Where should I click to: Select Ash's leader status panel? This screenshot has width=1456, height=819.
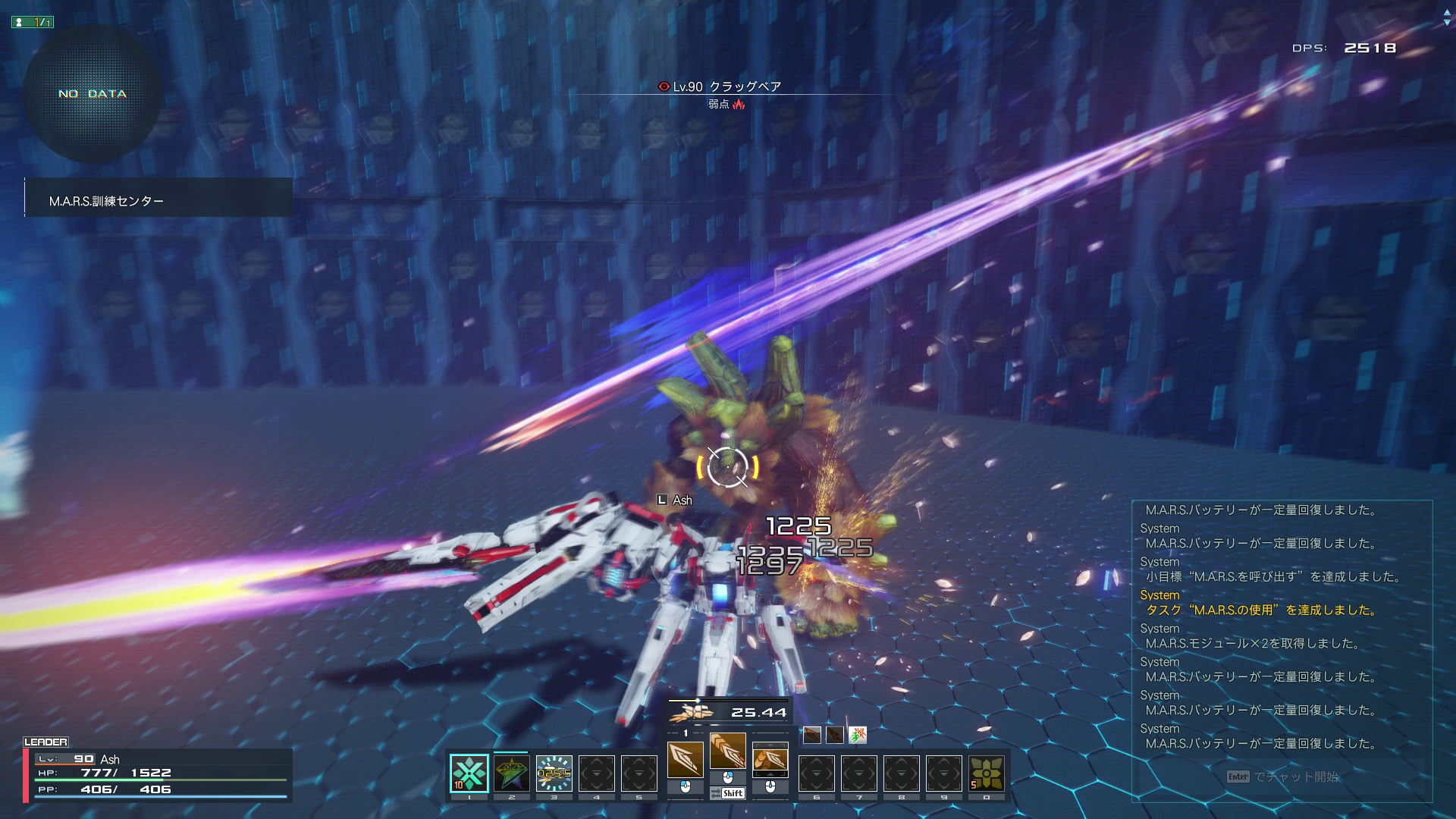tap(158, 774)
